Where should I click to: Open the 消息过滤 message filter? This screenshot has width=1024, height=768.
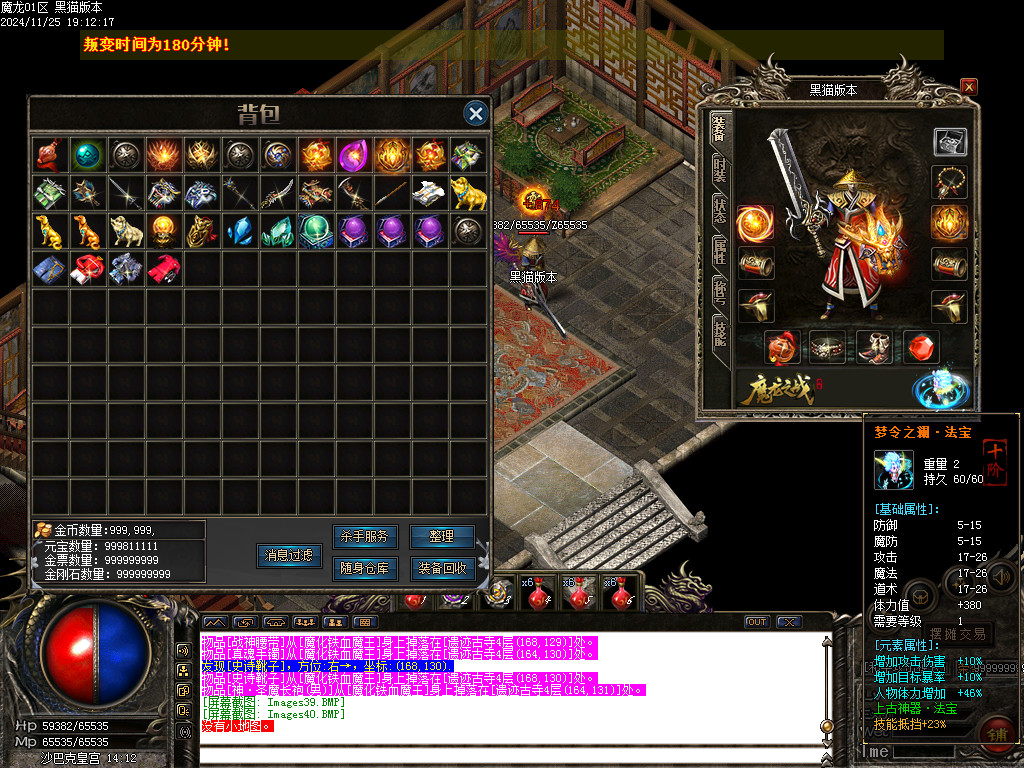pyautogui.click(x=289, y=555)
